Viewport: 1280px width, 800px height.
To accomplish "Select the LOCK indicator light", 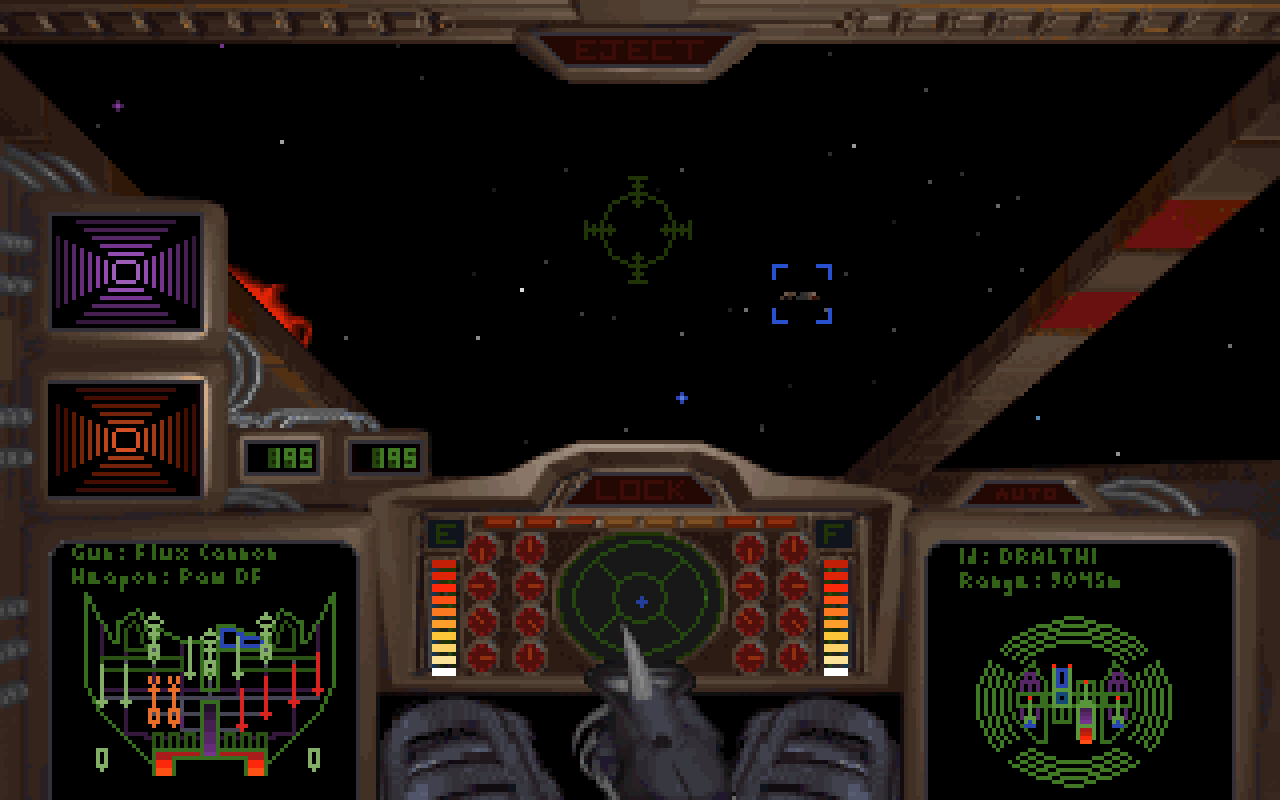I will [x=639, y=490].
